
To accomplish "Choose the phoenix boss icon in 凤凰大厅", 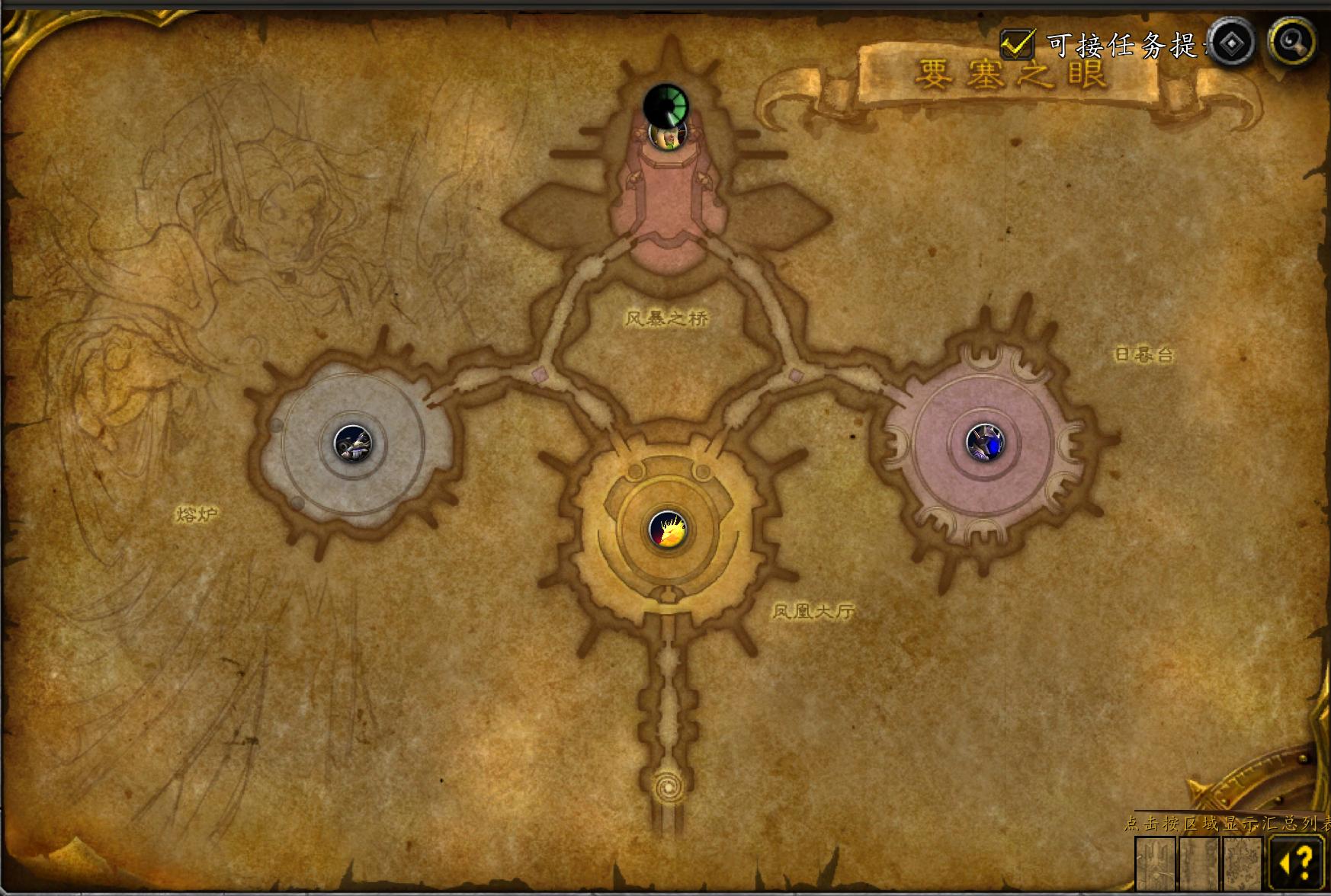I will pyautogui.click(x=667, y=529).
